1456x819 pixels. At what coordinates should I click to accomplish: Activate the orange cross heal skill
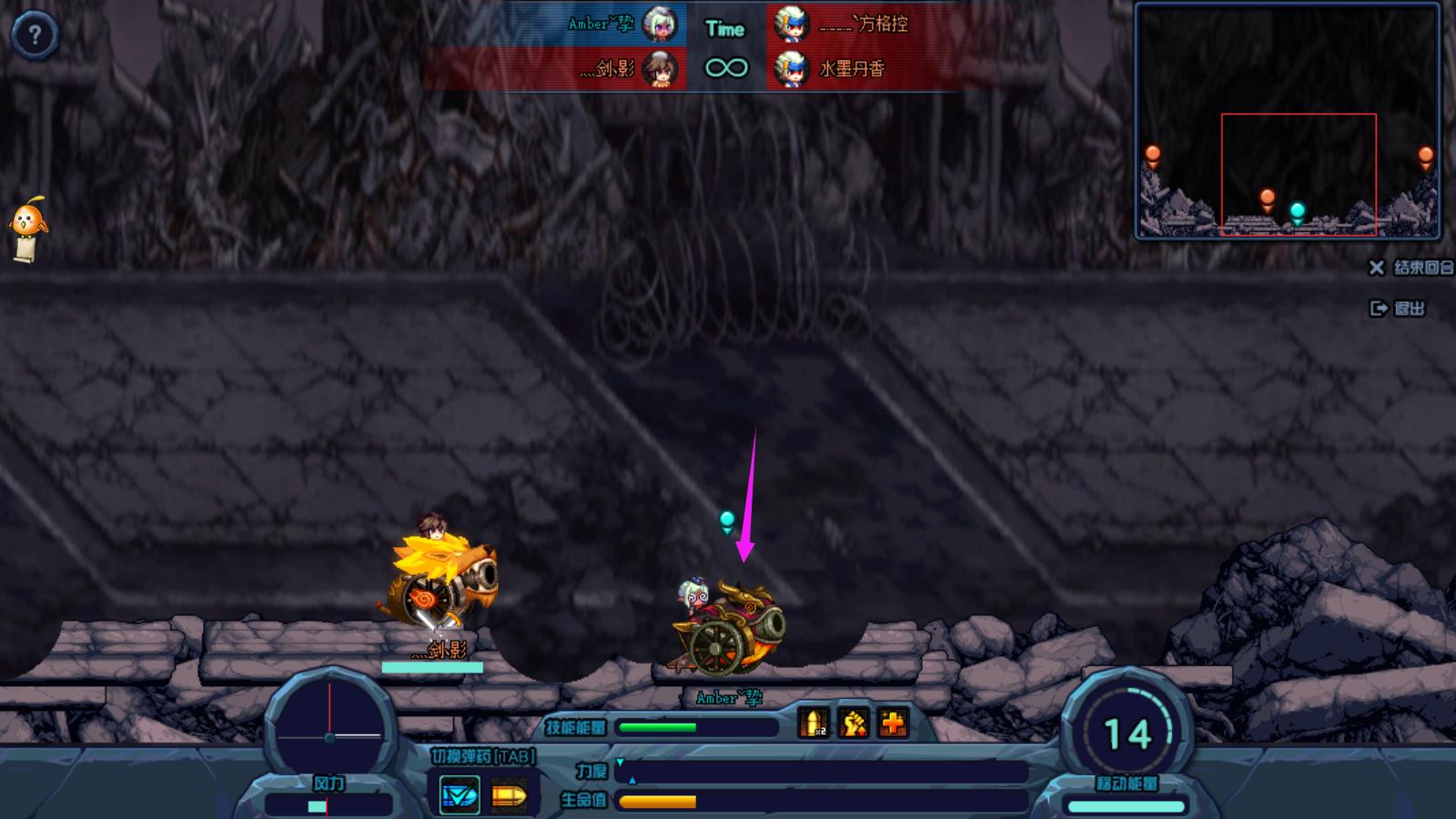coord(894,723)
